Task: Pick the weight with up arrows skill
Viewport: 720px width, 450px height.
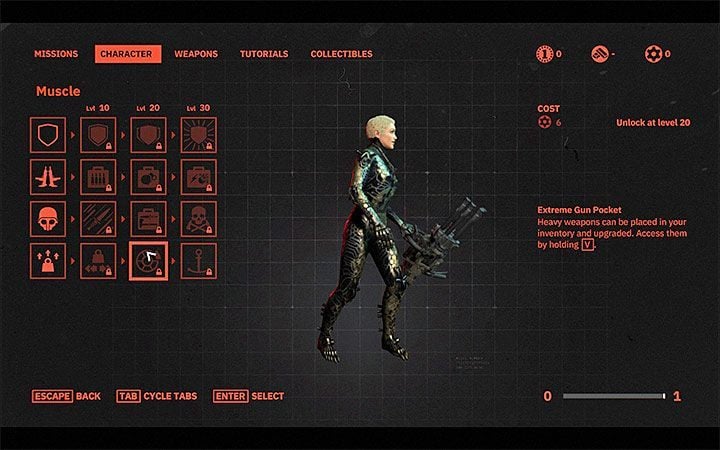Action: pyautogui.click(x=48, y=261)
